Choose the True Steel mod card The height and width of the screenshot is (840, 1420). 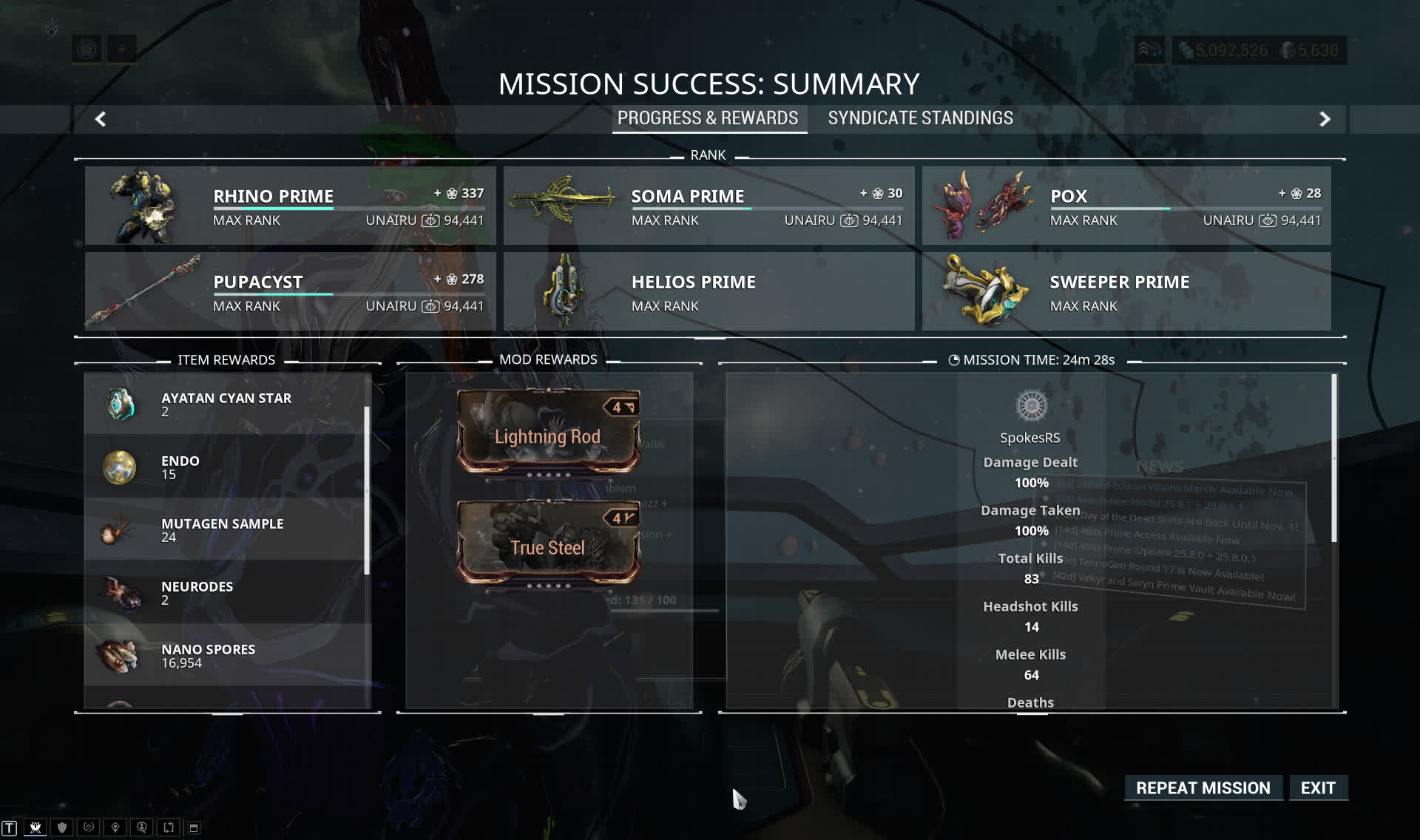[548, 544]
